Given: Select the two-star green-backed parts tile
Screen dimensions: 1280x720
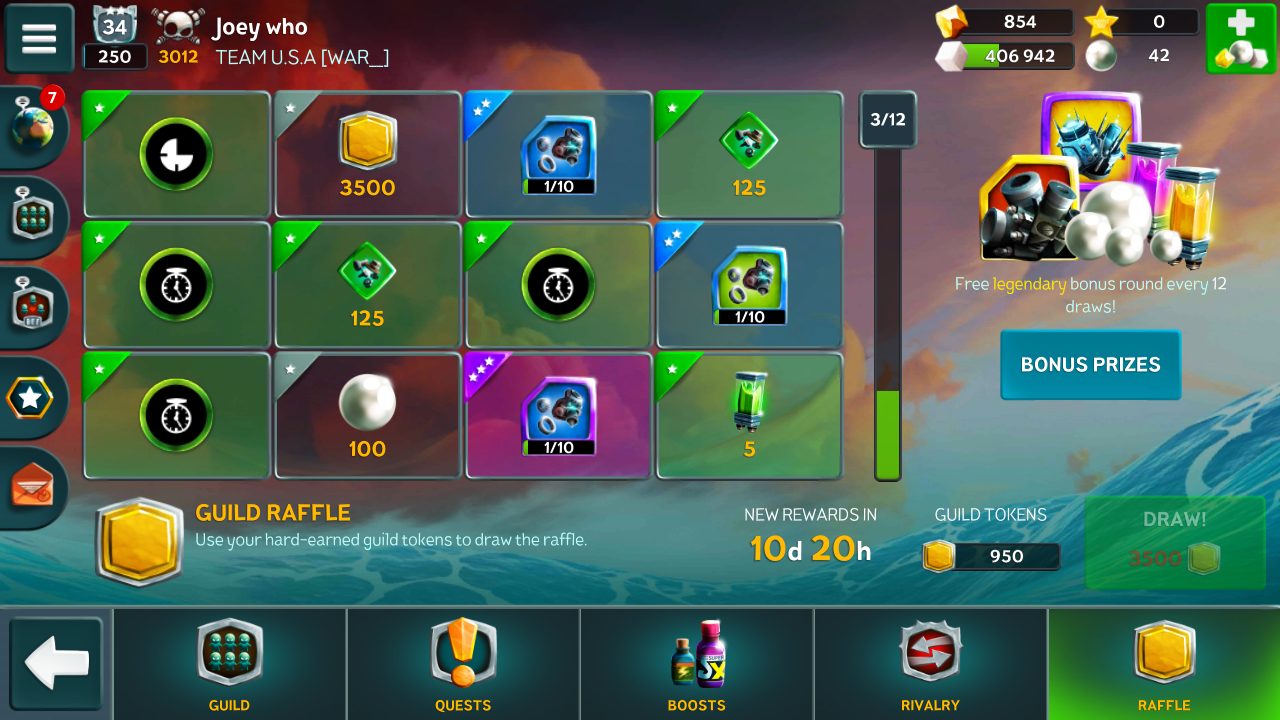Looking at the screenshot, I should [749, 286].
